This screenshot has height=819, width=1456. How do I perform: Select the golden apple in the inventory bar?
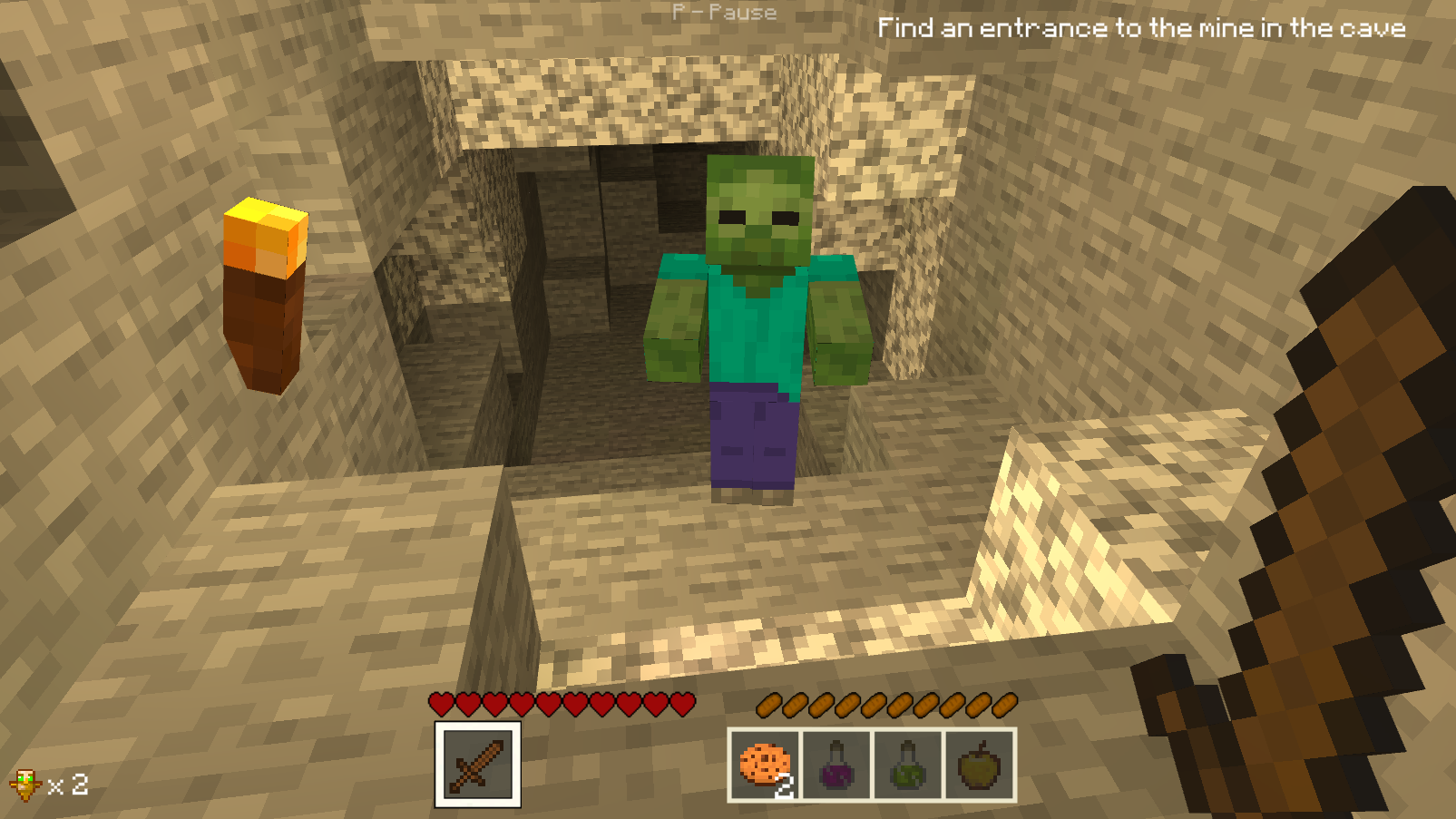click(x=978, y=766)
